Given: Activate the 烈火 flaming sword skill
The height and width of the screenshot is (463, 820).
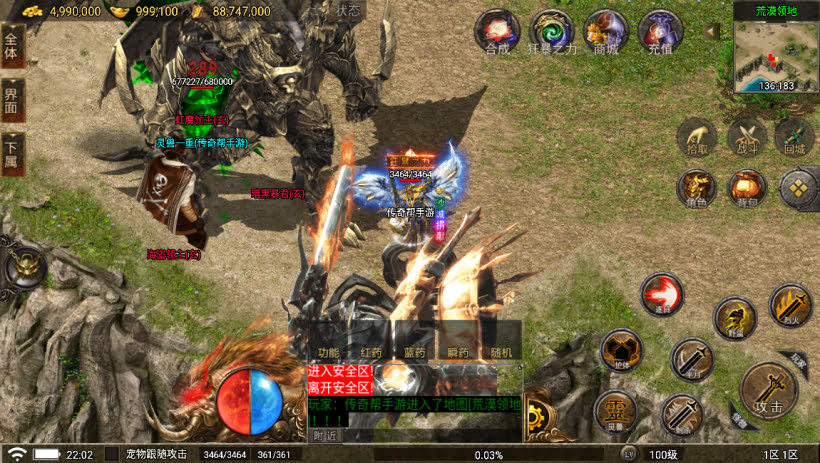Looking at the screenshot, I should 790,305.
